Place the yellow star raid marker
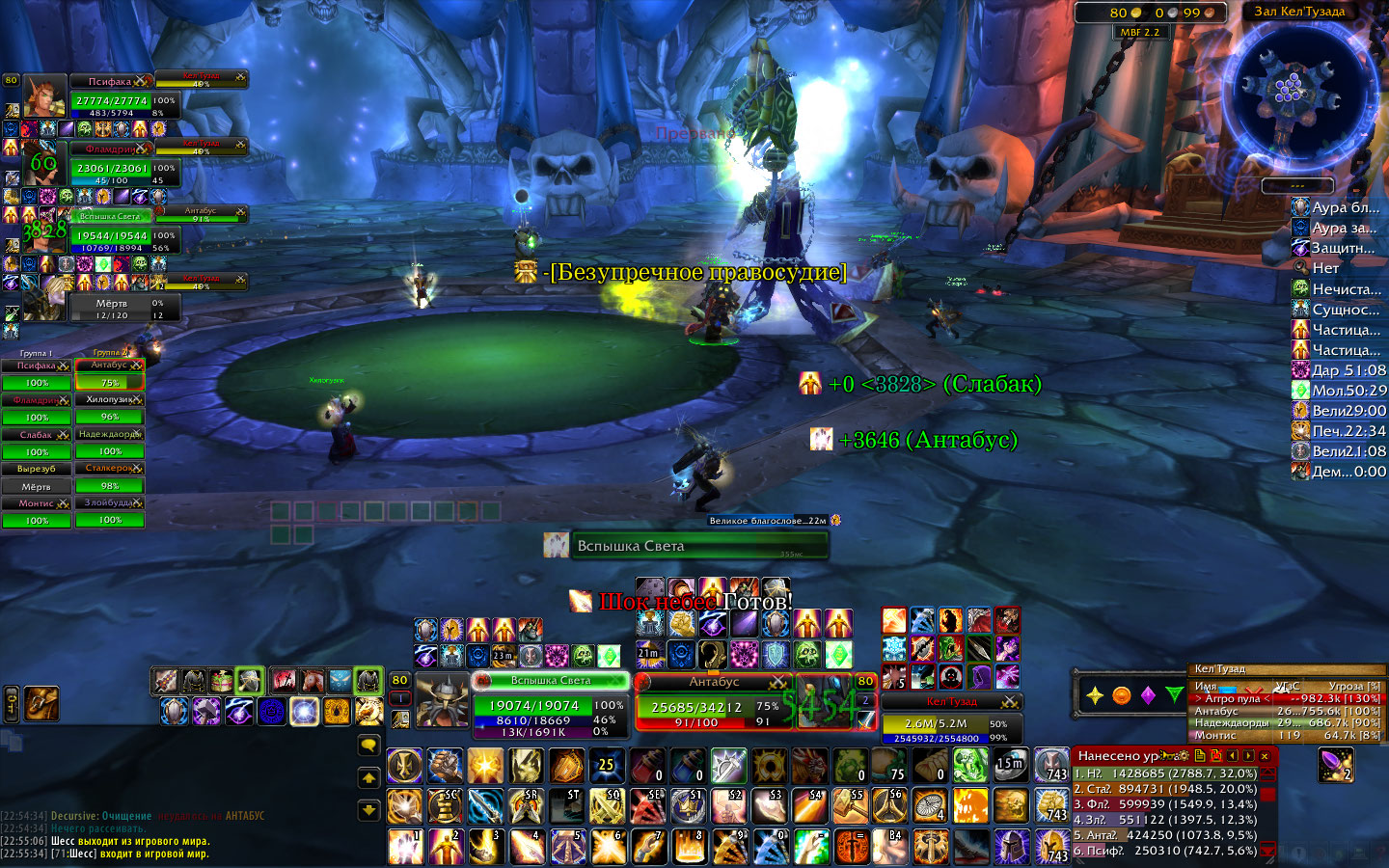Viewport: 1389px width, 868px height. (x=1095, y=695)
